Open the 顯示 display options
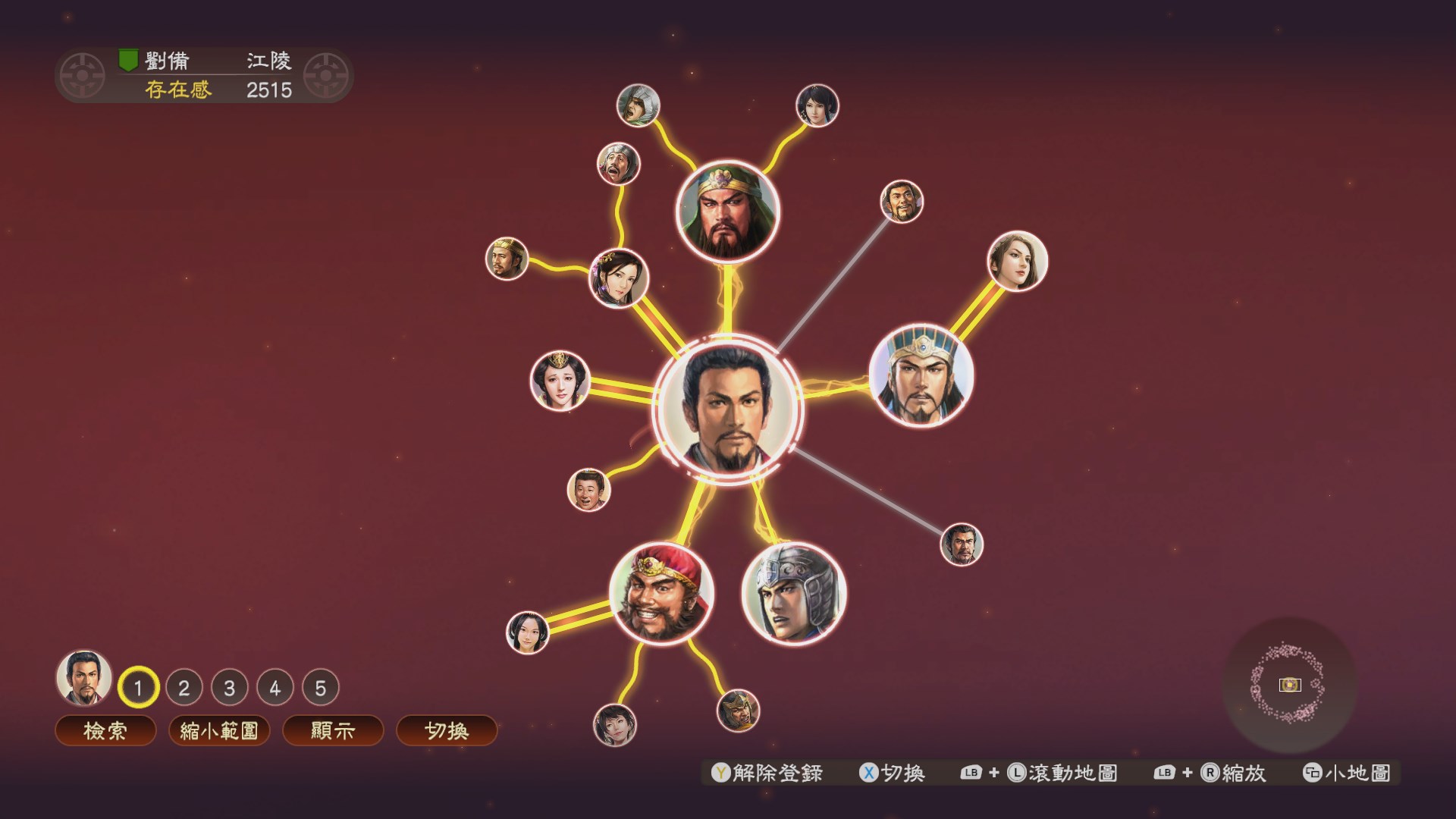The width and height of the screenshot is (1456, 819). (x=332, y=730)
